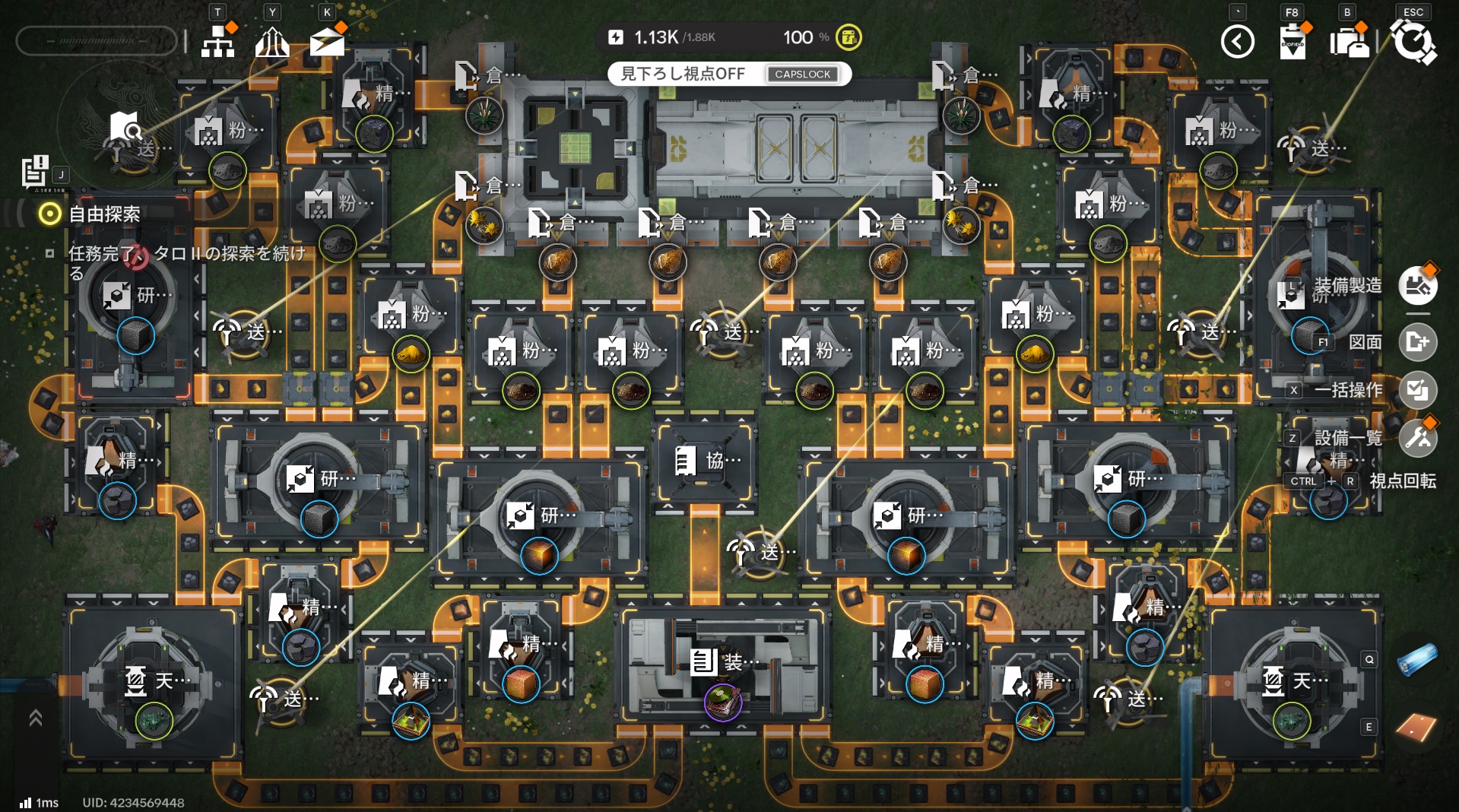Open the backpack inventory icon
The image size is (1459, 812).
click(1349, 42)
